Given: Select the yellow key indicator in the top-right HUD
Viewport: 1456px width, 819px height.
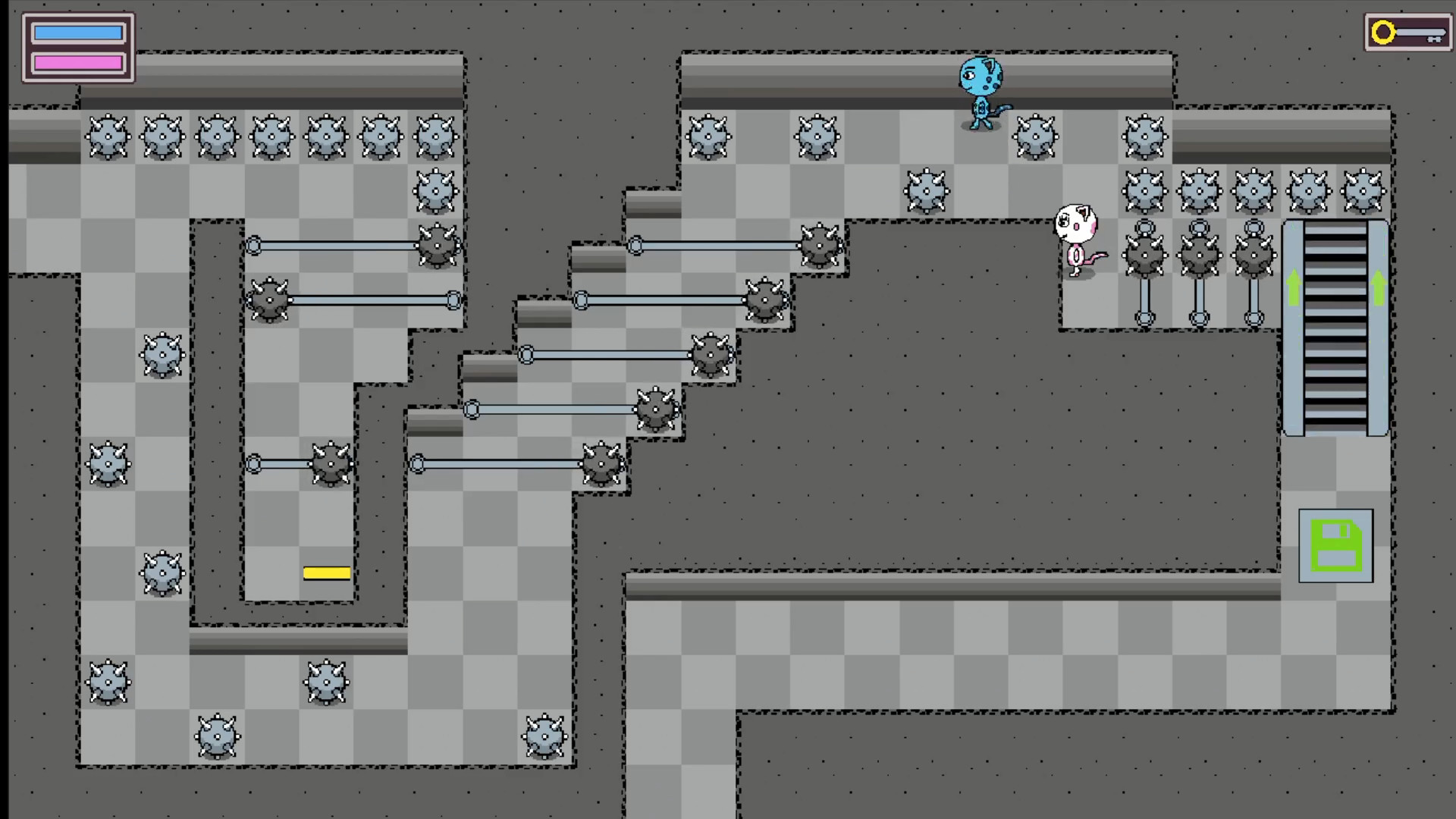Looking at the screenshot, I should coord(1407,32).
